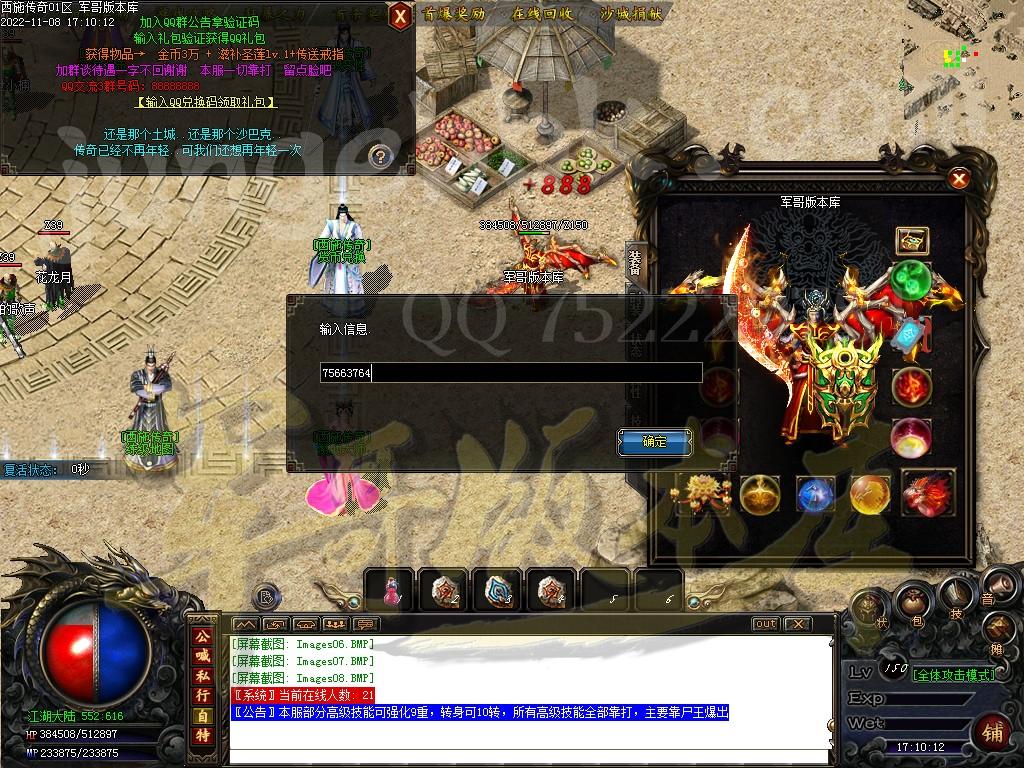Screen dimensions: 1024x768
Task: Open the shop (铺) button
Action: coord(993,731)
